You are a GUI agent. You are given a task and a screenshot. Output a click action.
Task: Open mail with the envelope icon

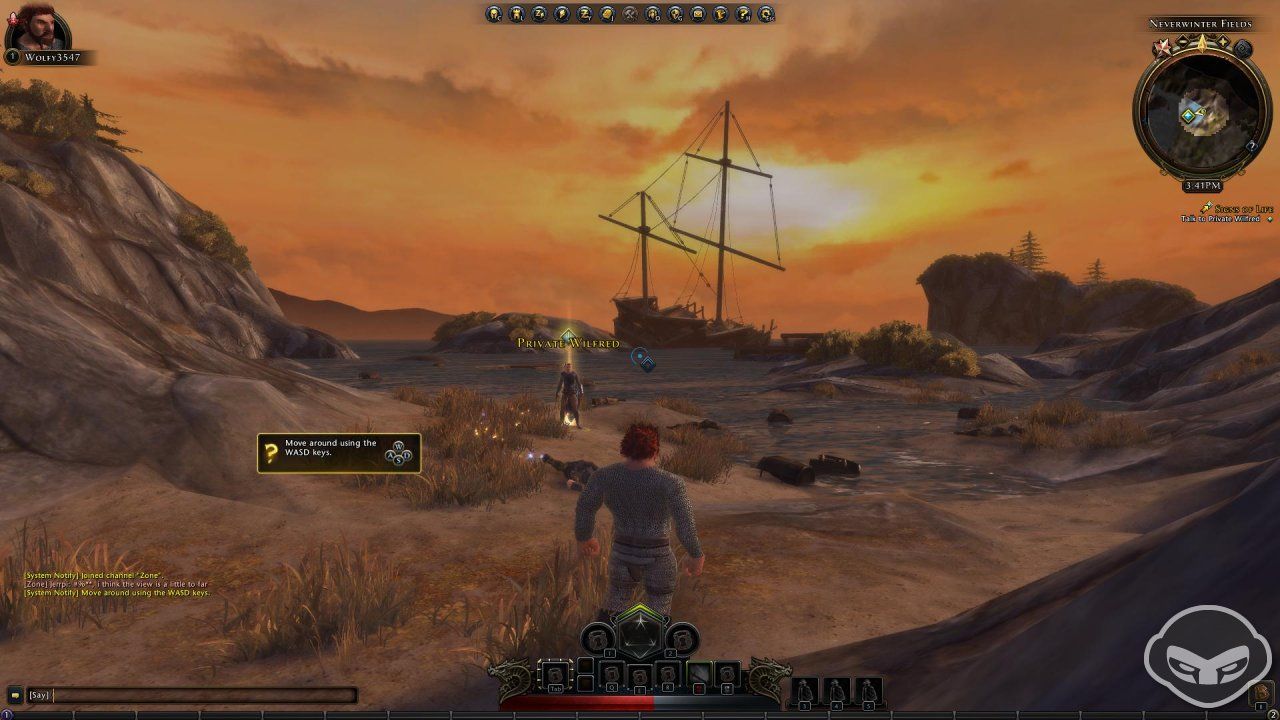pos(697,13)
